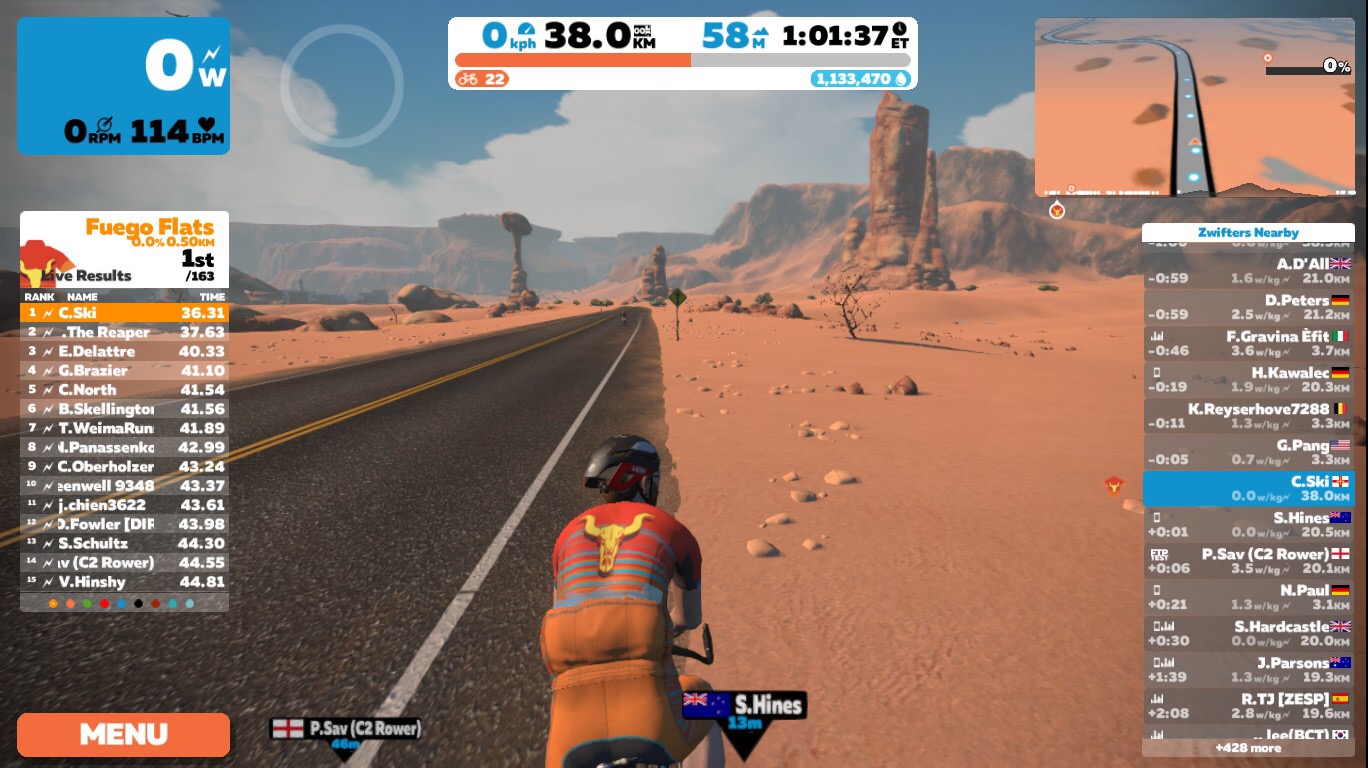This screenshot has width=1368, height=768.
Task: Open the orange MENU button
Action: pyautogui.click(x=123, y=734)
